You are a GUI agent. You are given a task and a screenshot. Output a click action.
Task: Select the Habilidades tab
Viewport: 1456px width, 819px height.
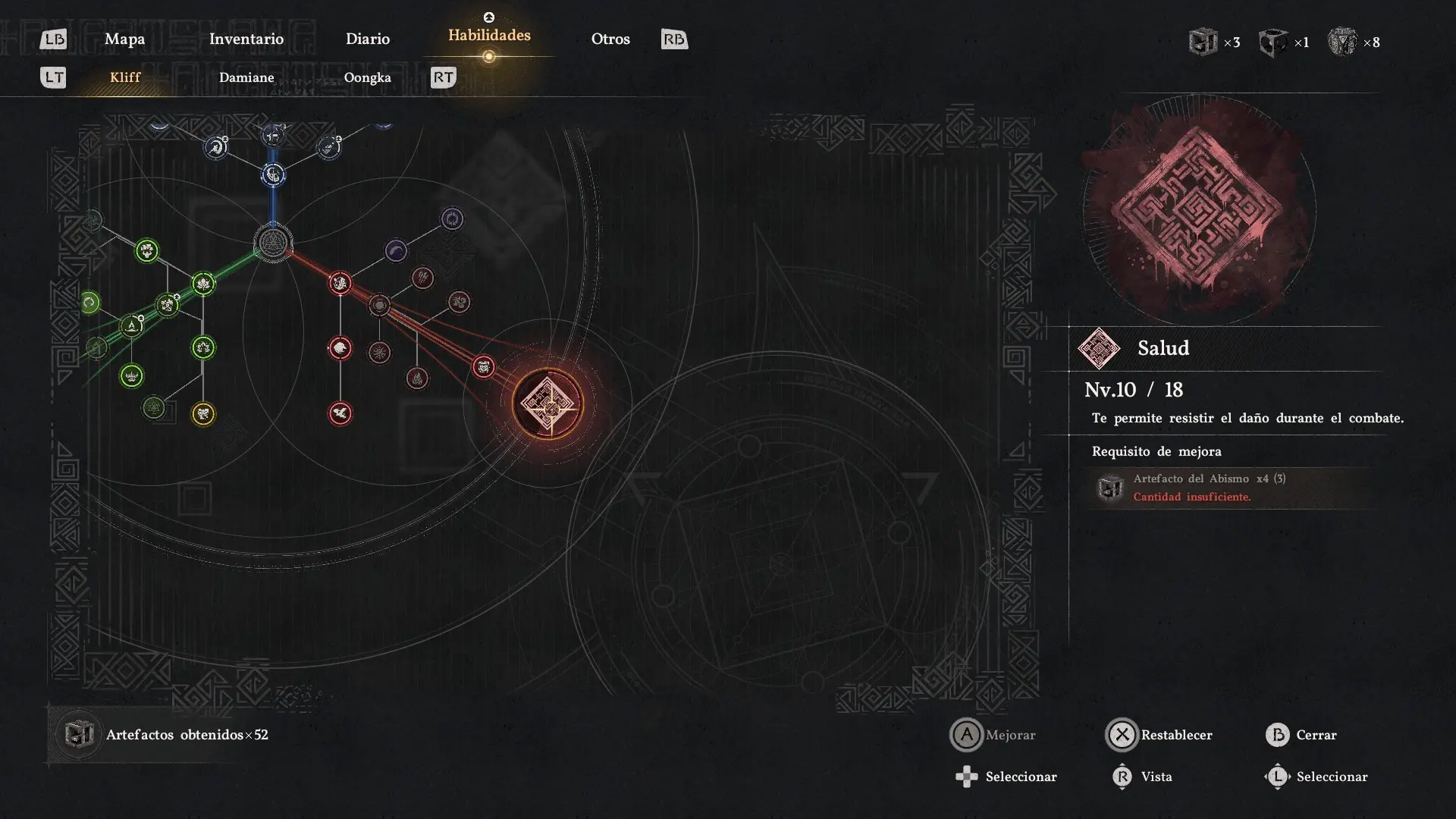point(489,36)
